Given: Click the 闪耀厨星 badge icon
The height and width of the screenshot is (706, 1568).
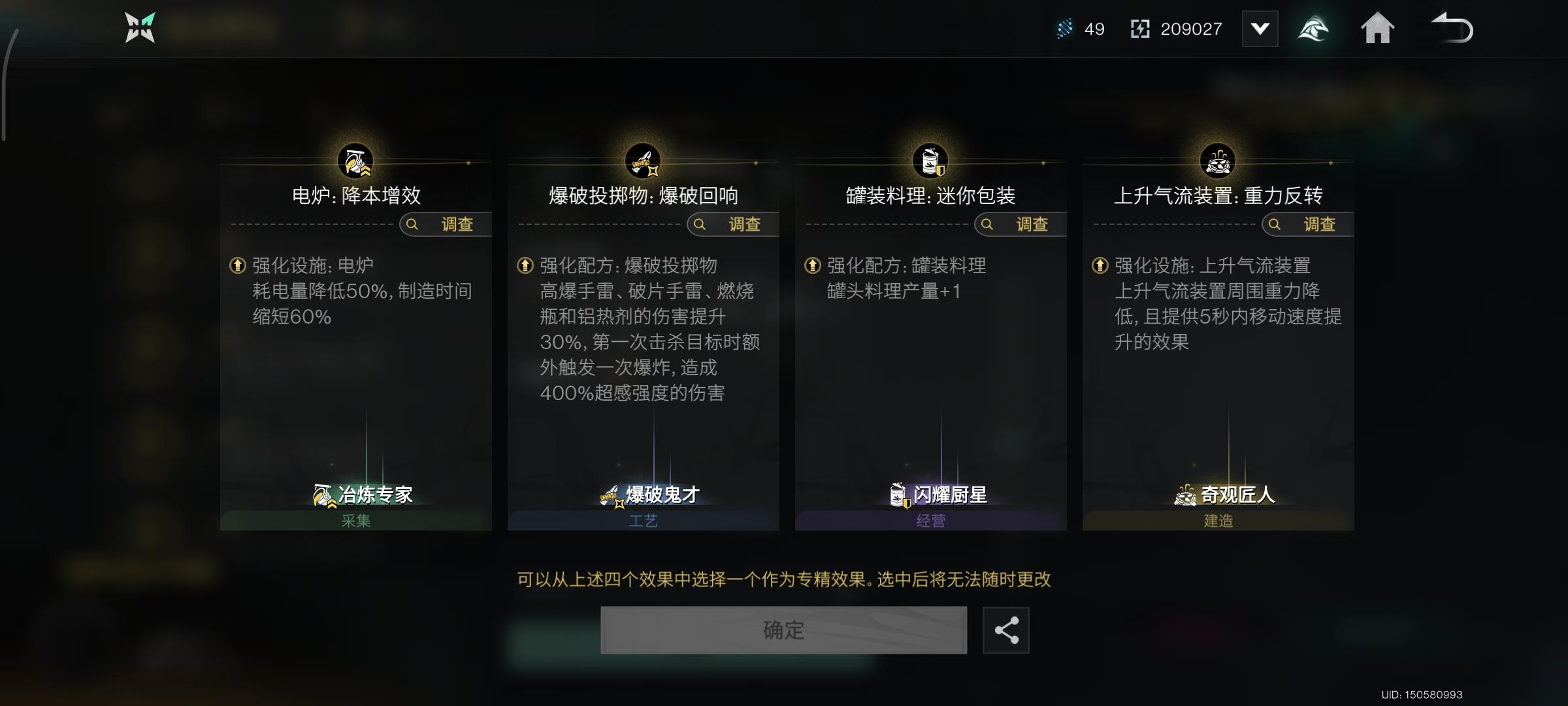Looking at the screenshot, I should 898,496.
